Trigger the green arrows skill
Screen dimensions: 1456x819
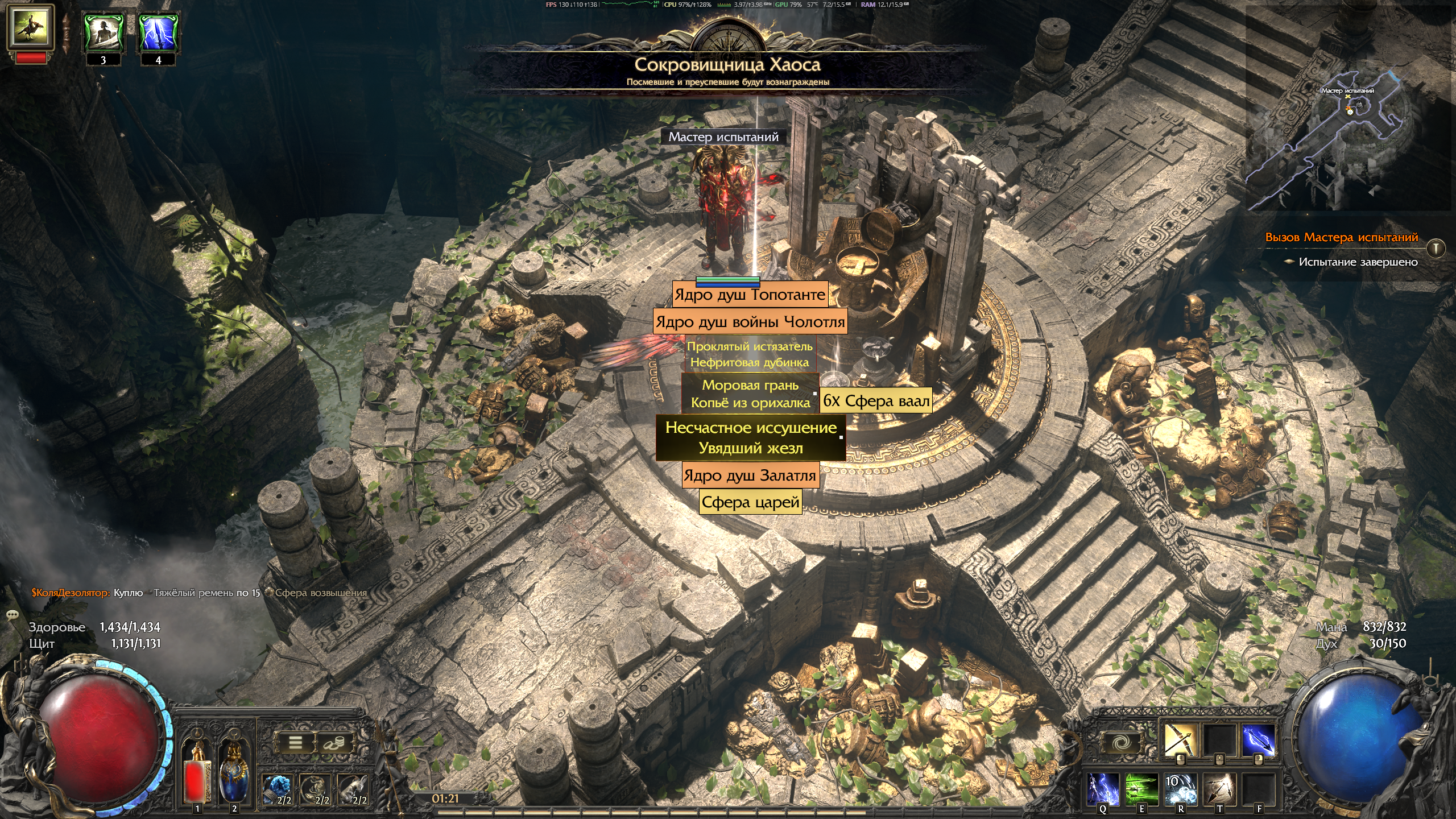[x=1141, y=789]
